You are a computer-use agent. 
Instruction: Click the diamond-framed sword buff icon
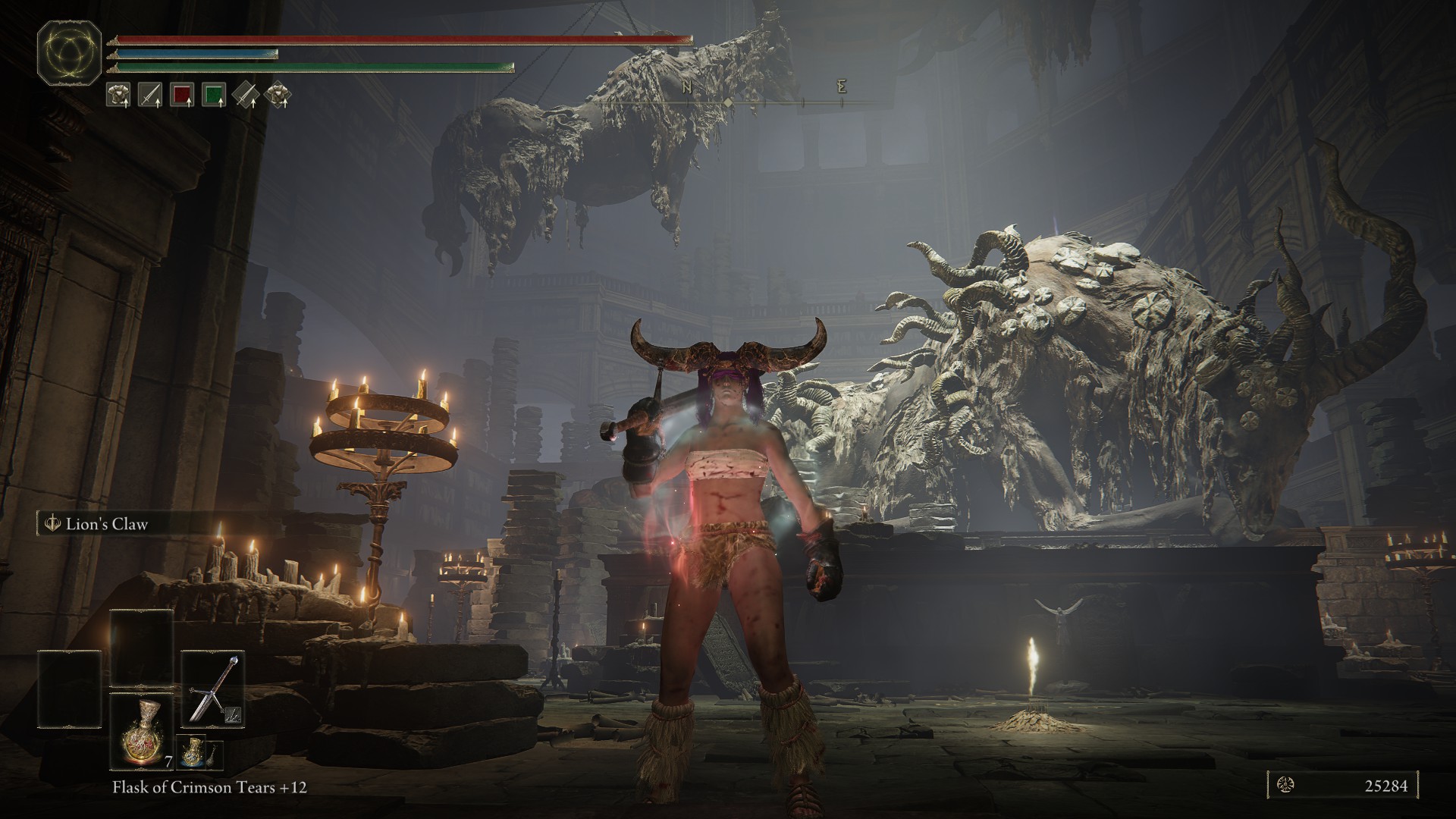click(246, 95)
